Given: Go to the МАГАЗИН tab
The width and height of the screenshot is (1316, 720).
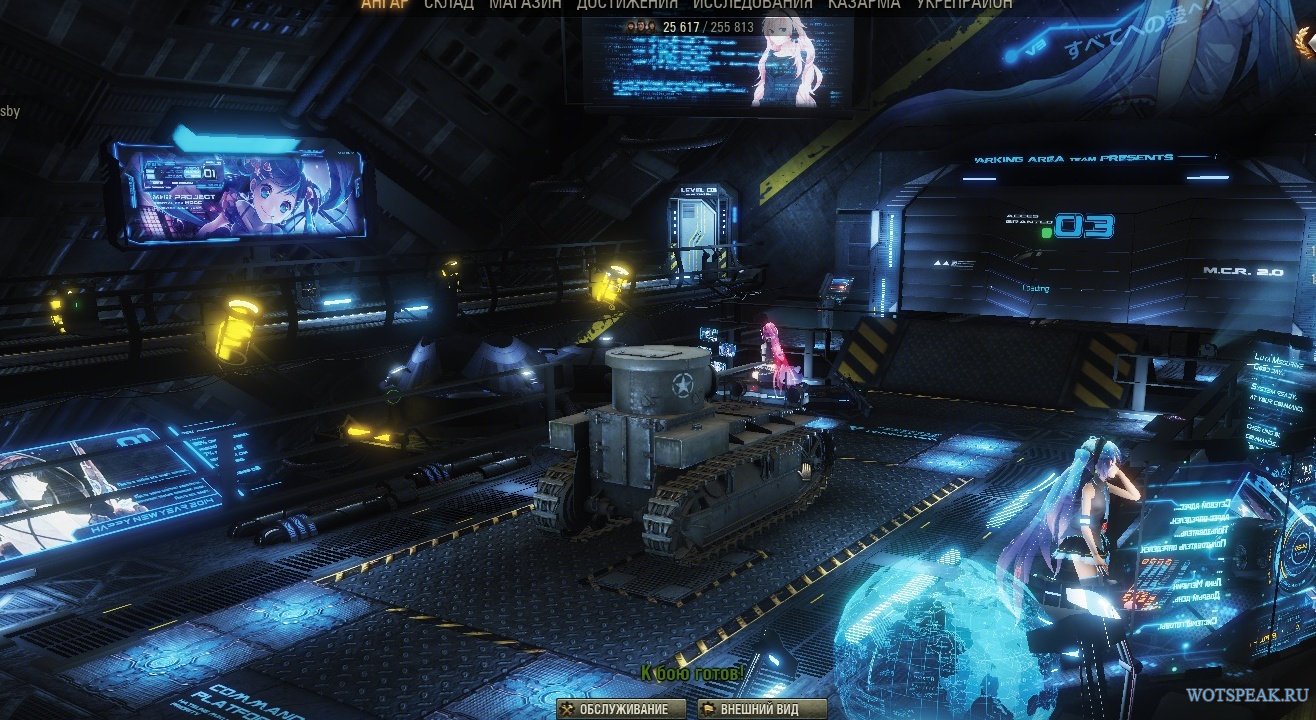Looking at the screenshot, I should click(525, 4).
